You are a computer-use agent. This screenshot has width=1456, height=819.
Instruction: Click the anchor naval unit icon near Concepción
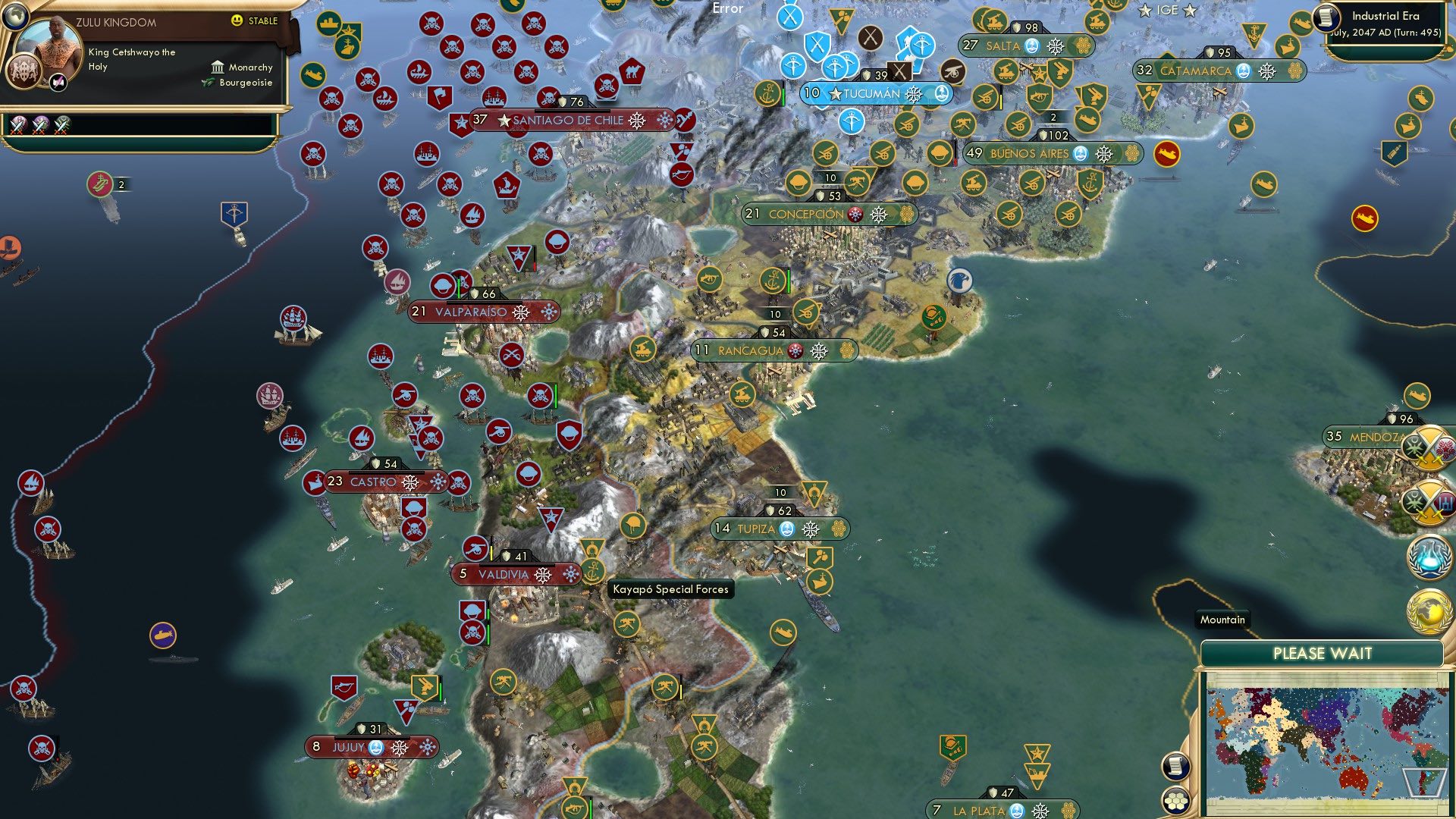pos(773,279)
